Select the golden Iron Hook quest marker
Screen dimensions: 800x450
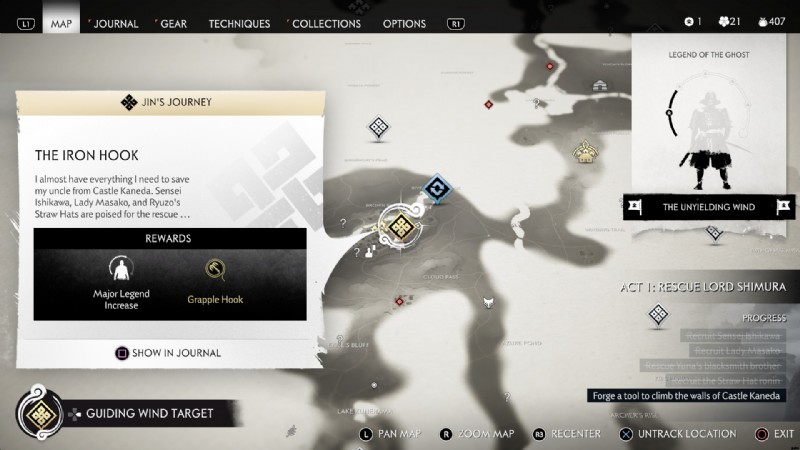400,226
